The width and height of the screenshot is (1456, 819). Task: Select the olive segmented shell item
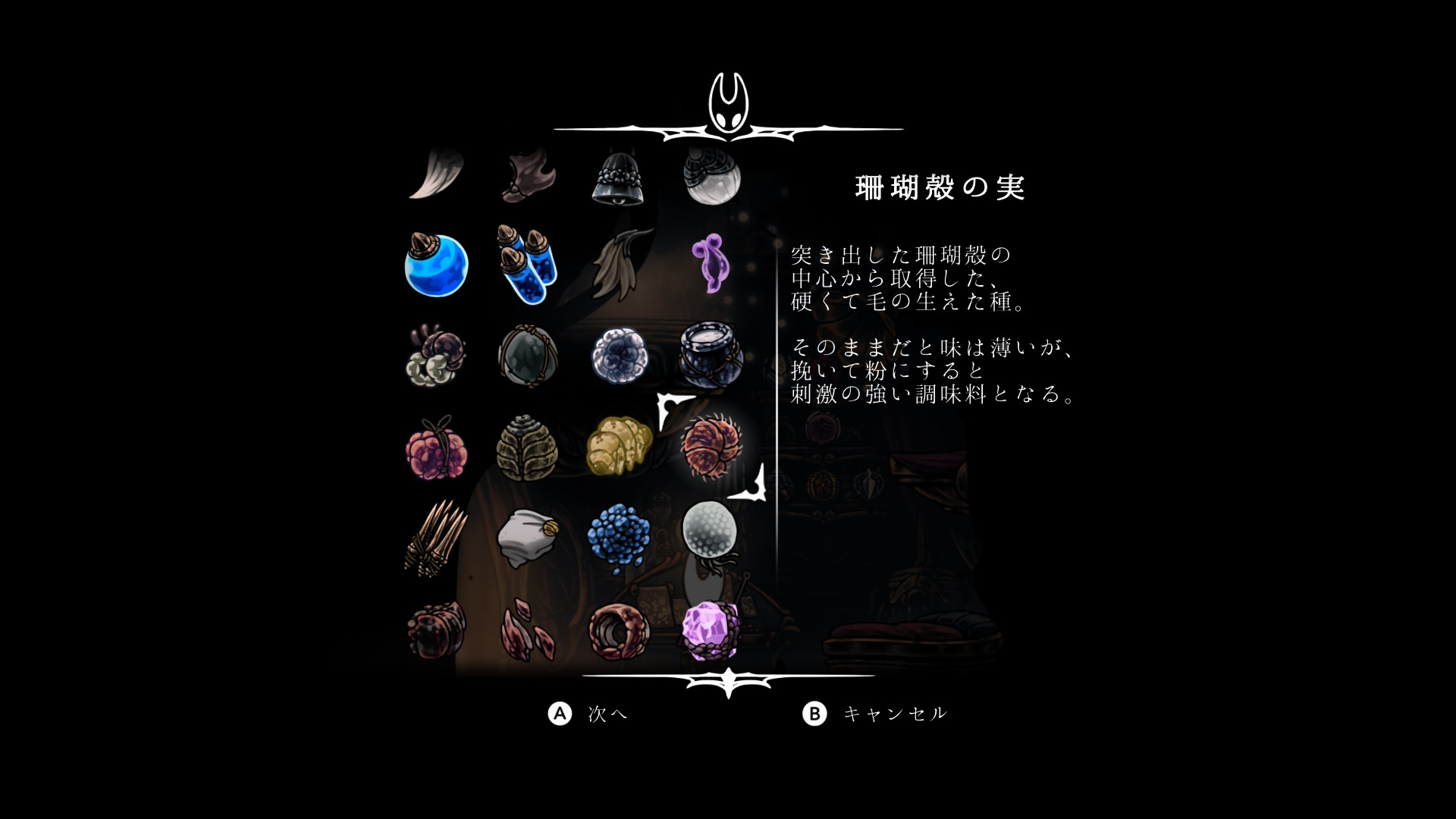point(528,449)
